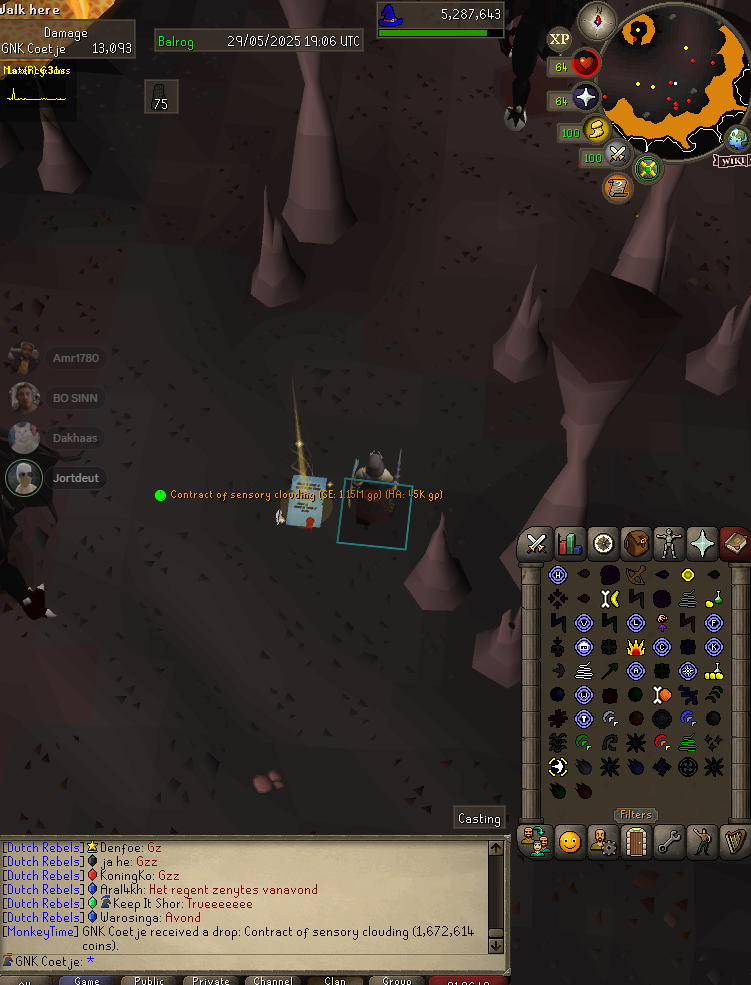Click the Wiki lookup button
This screenshot has height=985, width=751.
click(x=731, y=160)
